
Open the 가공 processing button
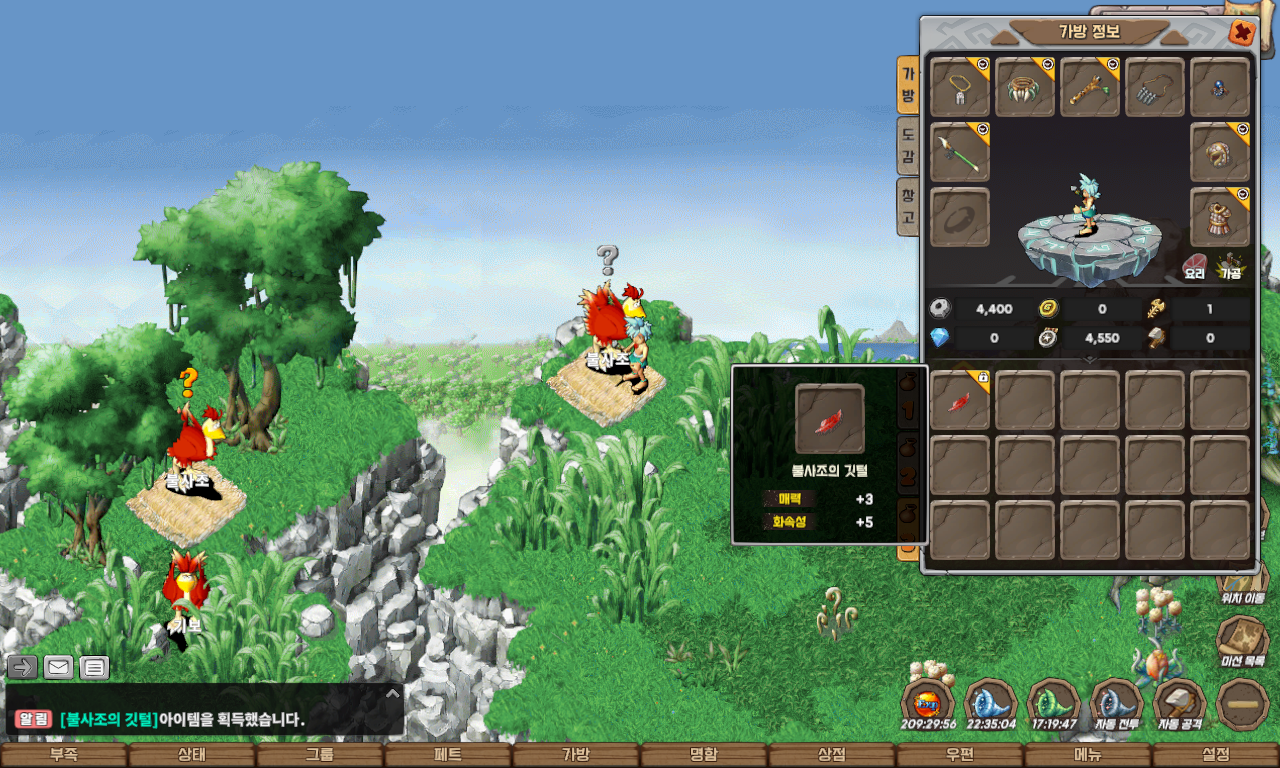coord(1230,266)
